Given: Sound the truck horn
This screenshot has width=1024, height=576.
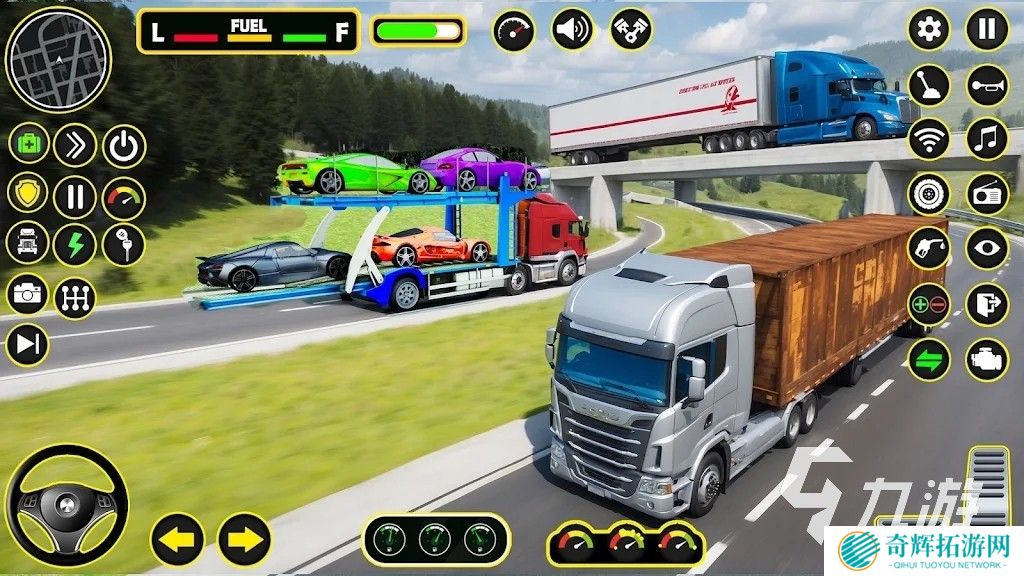Looking at the screenshot, I should tap(986, 85).
